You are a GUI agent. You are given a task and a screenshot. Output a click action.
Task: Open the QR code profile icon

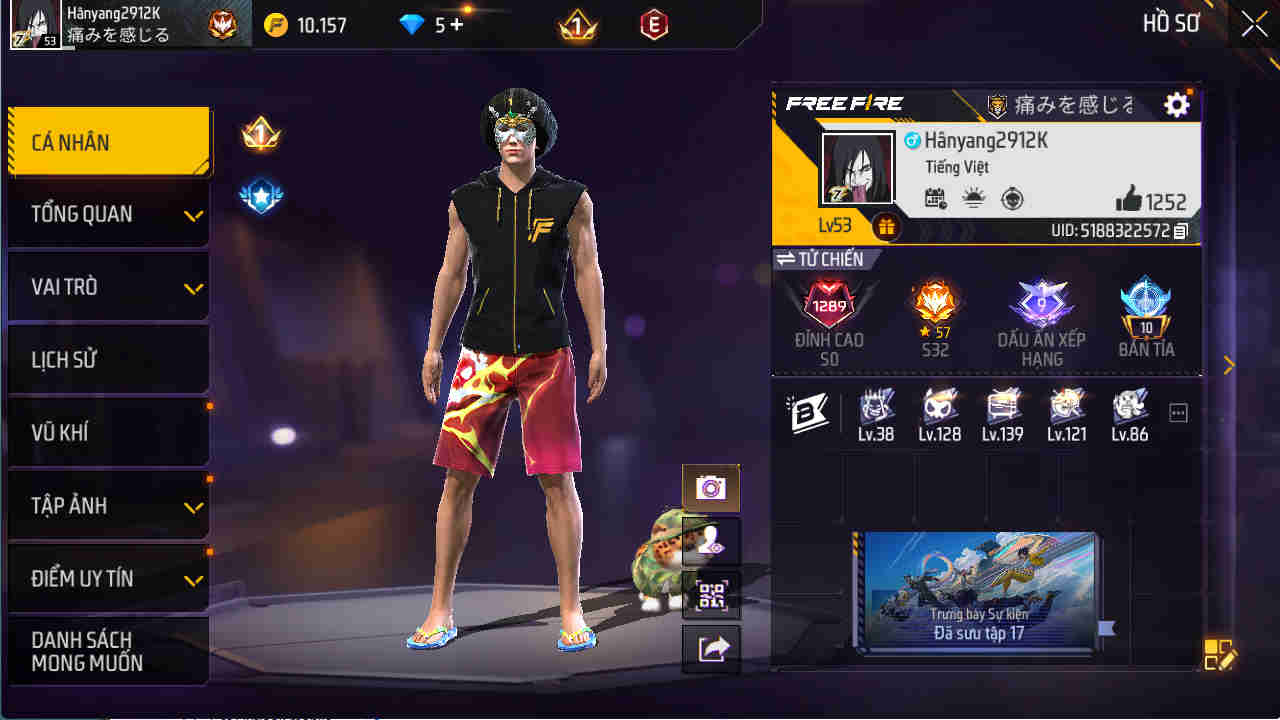711,594
